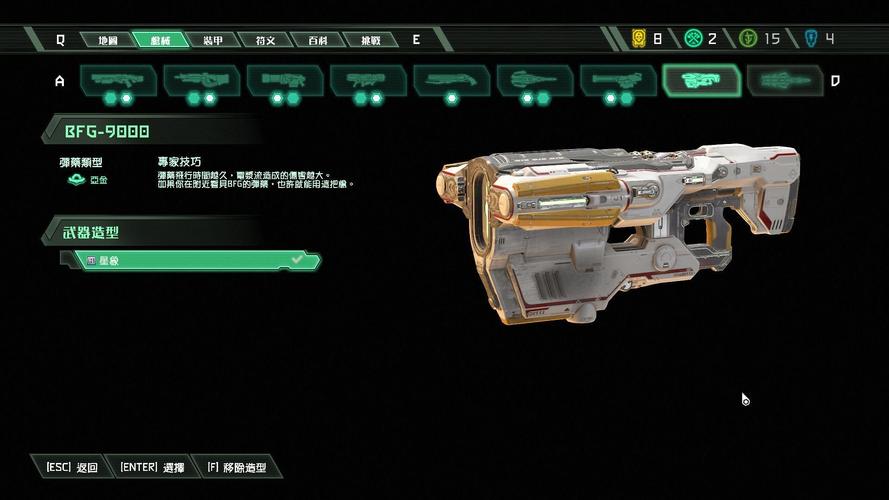Choose the Chaingun weapon thumbnail
This screenshot has height=500, width=889.
[617, 81]
